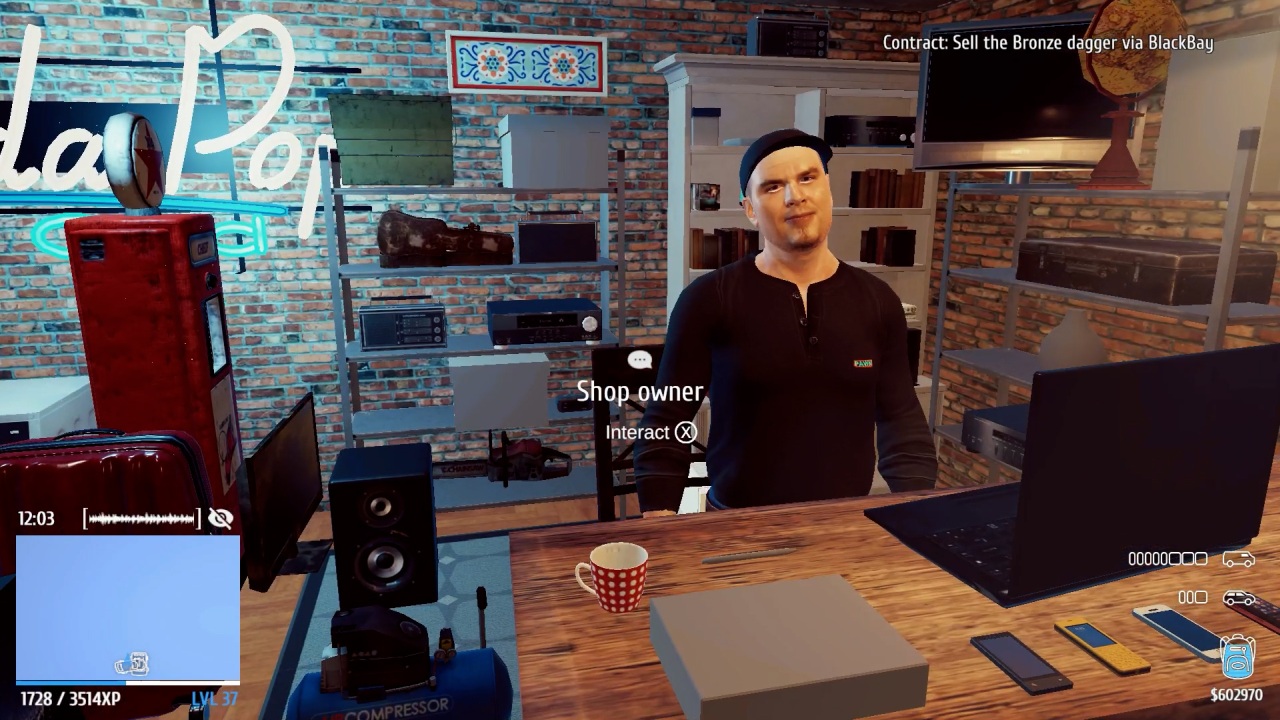
Task: Click the $602970 money total
Action: (1237, 692)
